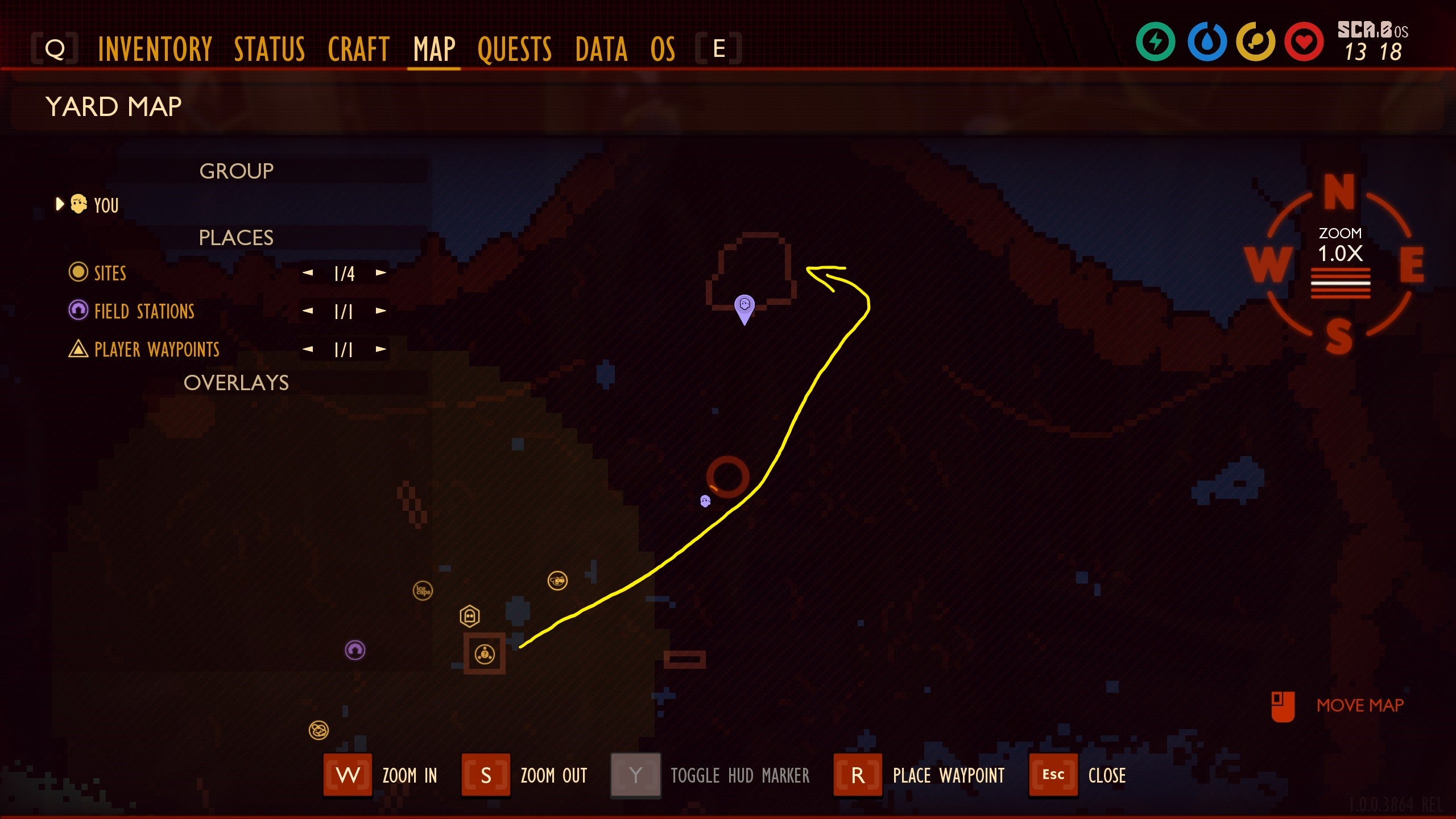Switch to the OS tab
Image resolution: width=1456 pixels, height=819 pixels.
(x=663, y=49)
